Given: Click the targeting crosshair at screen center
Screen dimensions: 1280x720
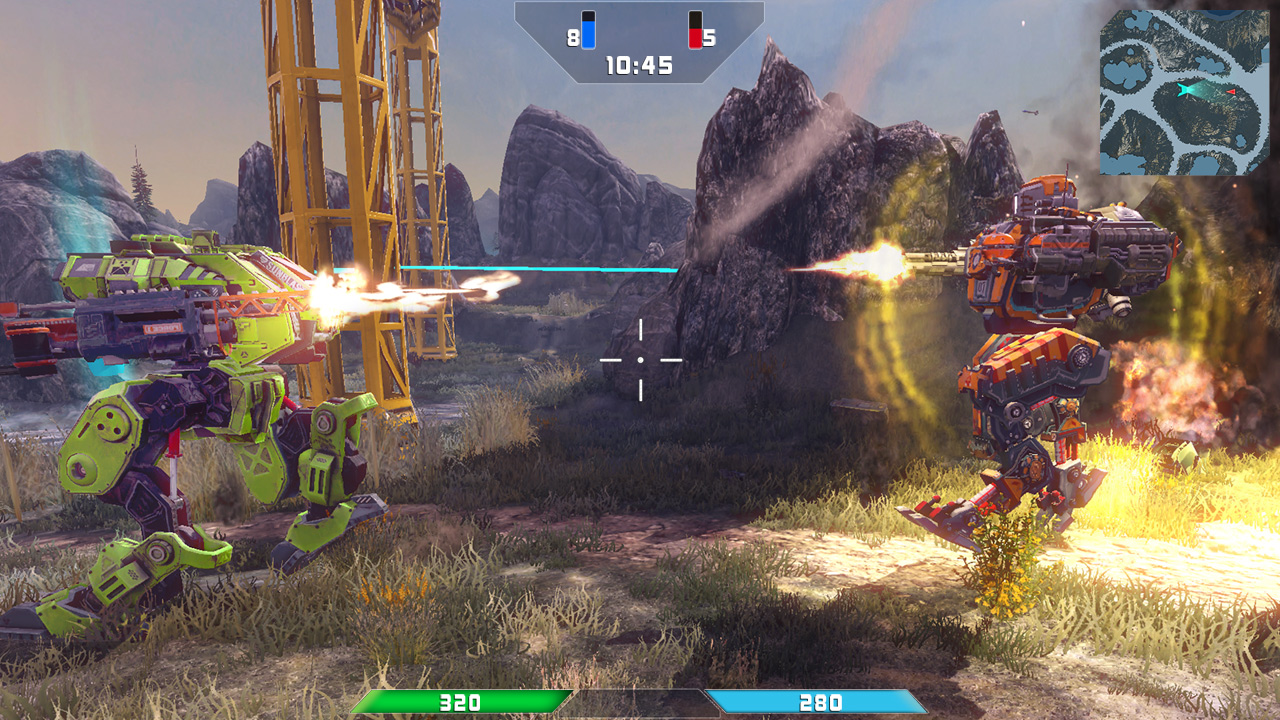Looking at the screenshot, I should [x=638, y=358].
